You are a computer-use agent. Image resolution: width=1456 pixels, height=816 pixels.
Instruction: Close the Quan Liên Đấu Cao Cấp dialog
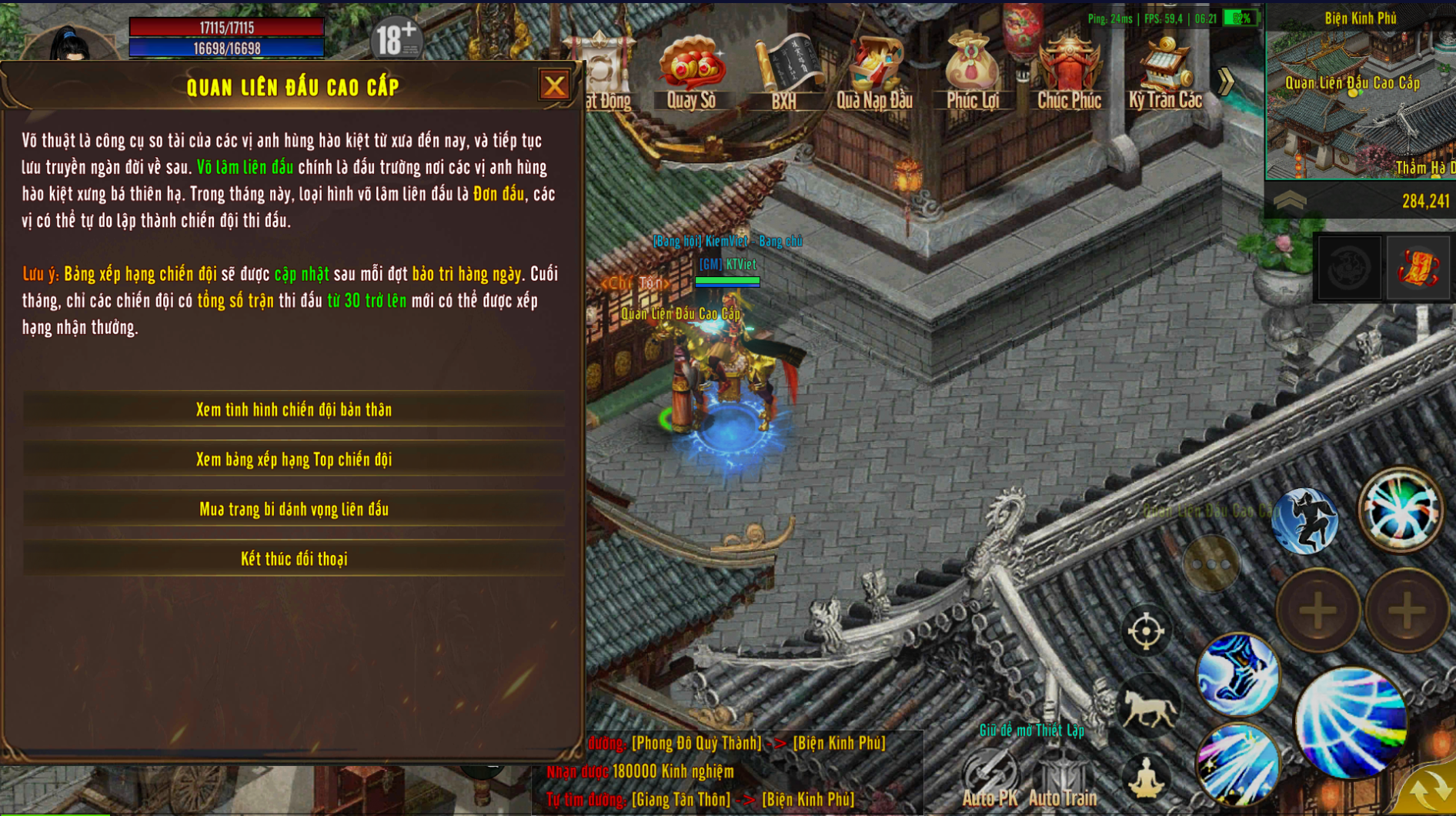[554, 85]
